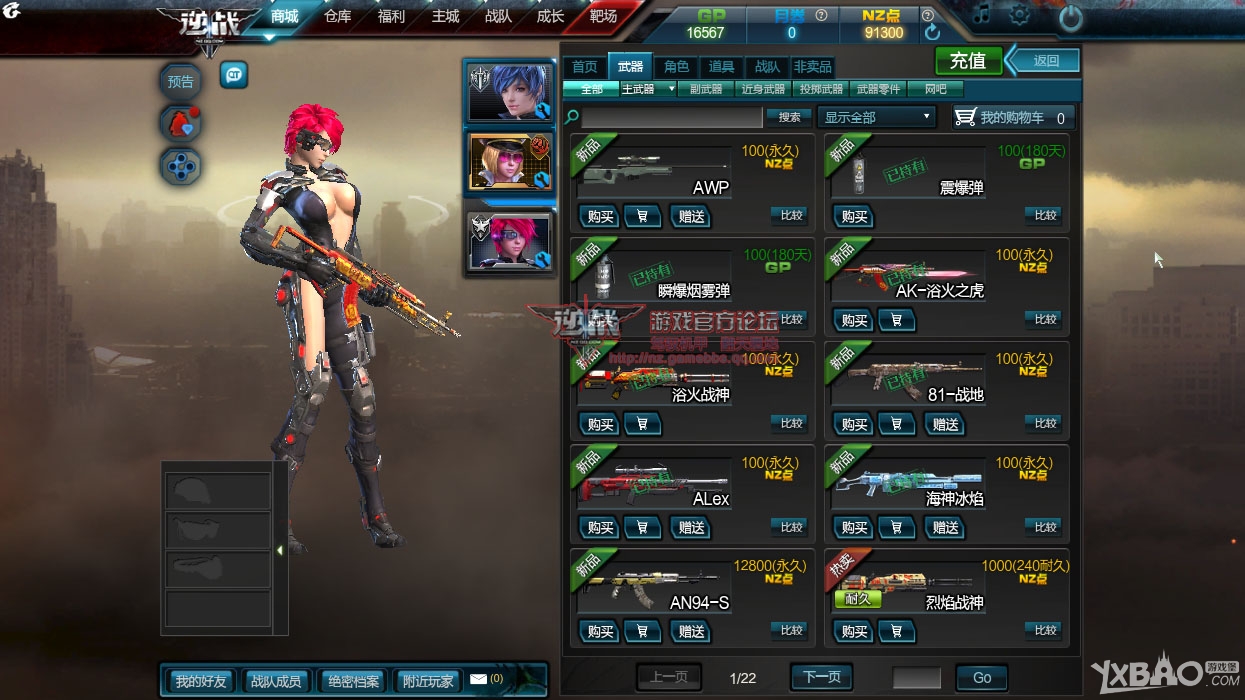The width and height of the screenshot is (1245, 700).
Task: Open the 显示全部 display dropdown
Action: click(876, 117)
